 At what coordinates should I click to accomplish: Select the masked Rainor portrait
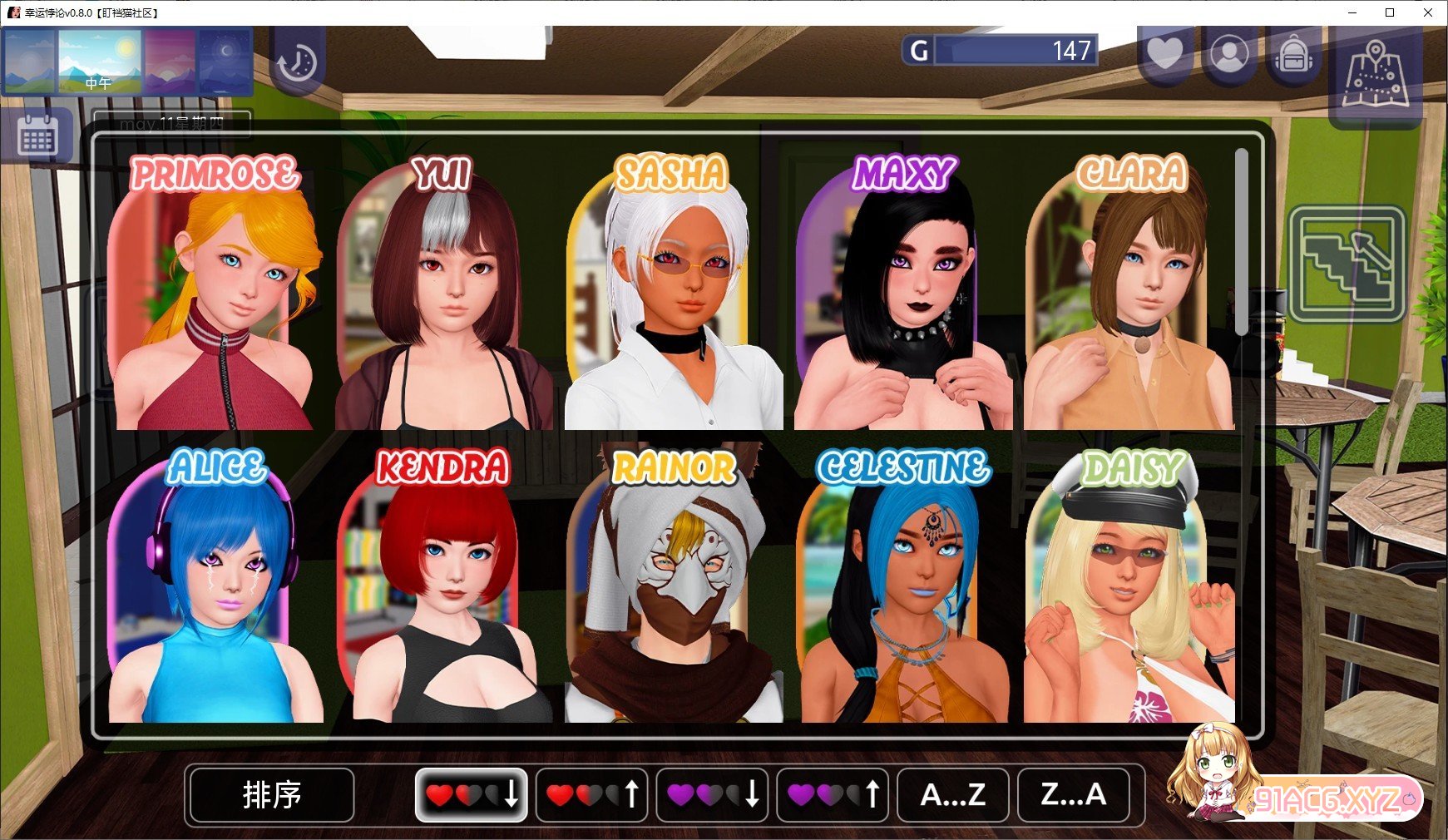point(674,590)
